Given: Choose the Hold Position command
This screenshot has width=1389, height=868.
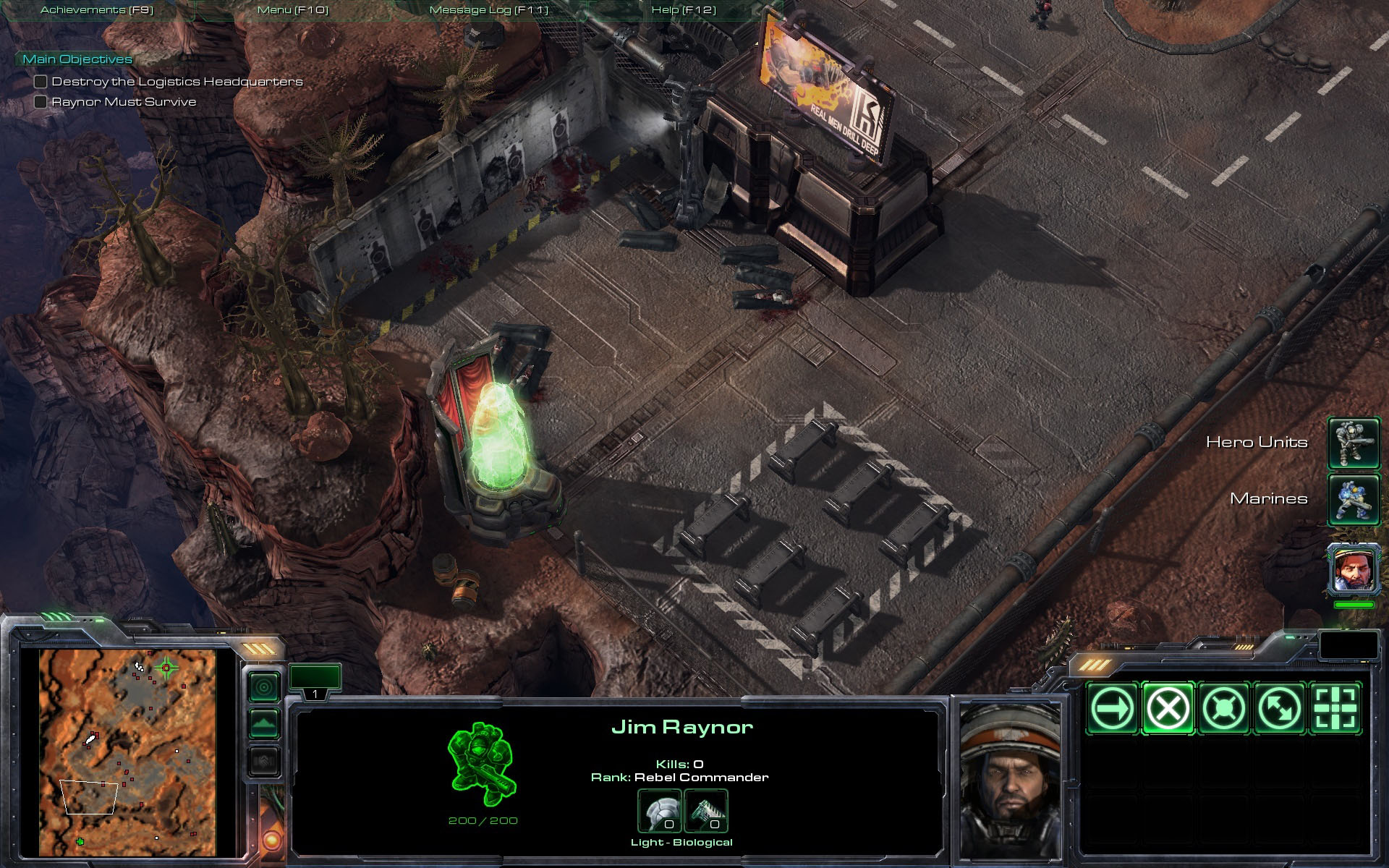Looking at the screenshot, I should (x=1223, y=708).
